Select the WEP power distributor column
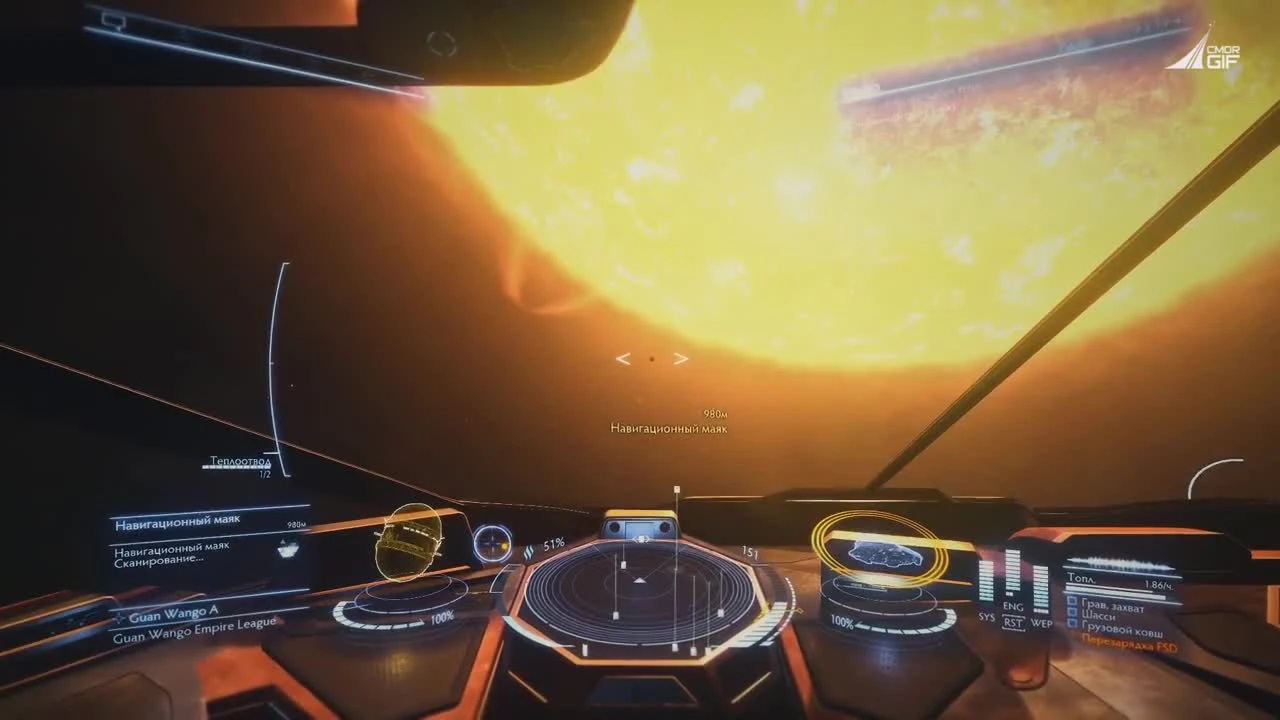Viewport: 1280px width, 720px height. pyautogui.click(x=1040, y=590)
